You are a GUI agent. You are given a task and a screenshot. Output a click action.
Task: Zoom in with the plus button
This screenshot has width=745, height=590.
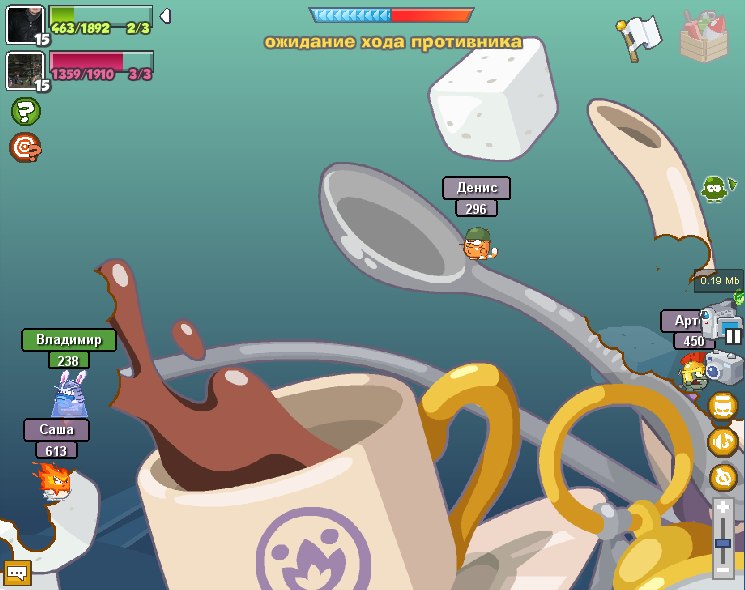723,508
